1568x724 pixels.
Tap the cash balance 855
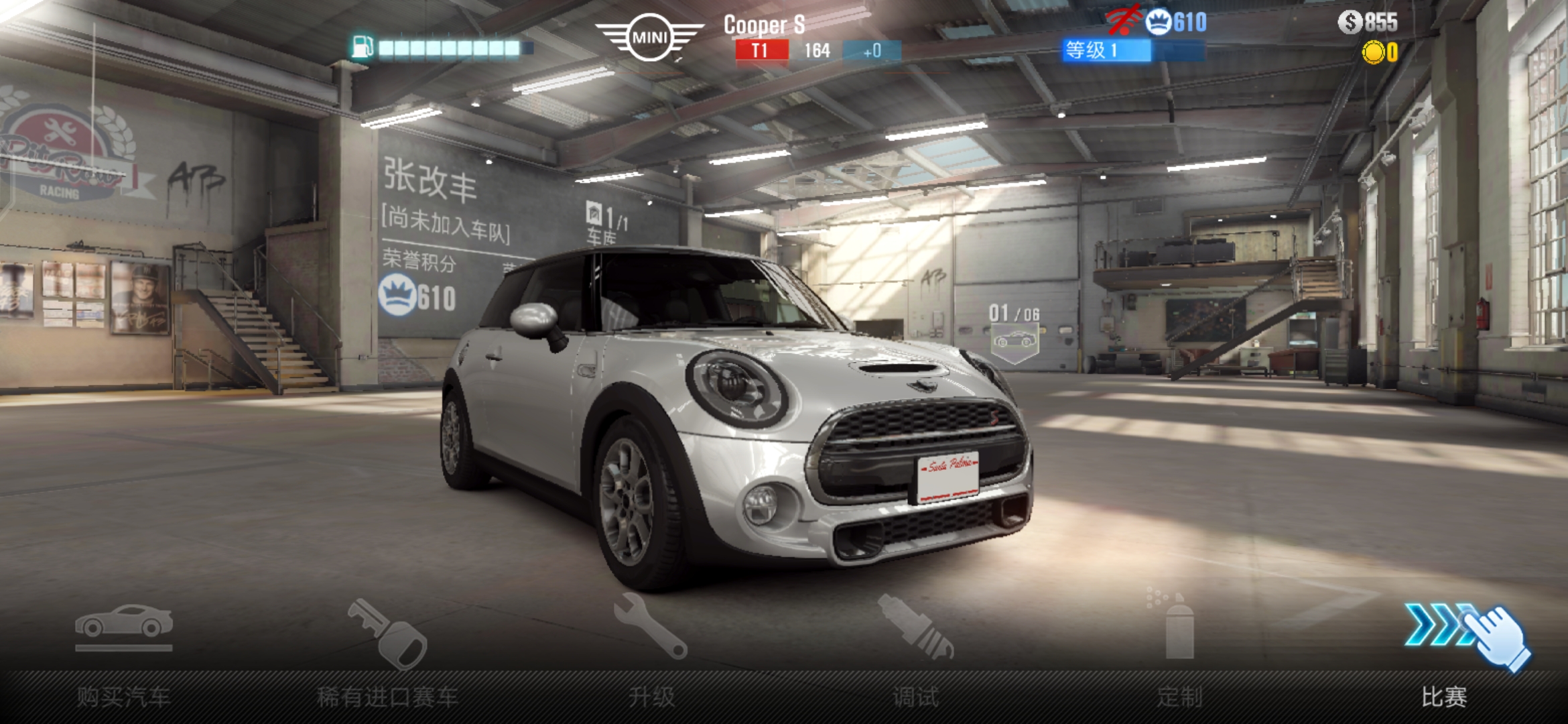click(x=1368, y=22)
